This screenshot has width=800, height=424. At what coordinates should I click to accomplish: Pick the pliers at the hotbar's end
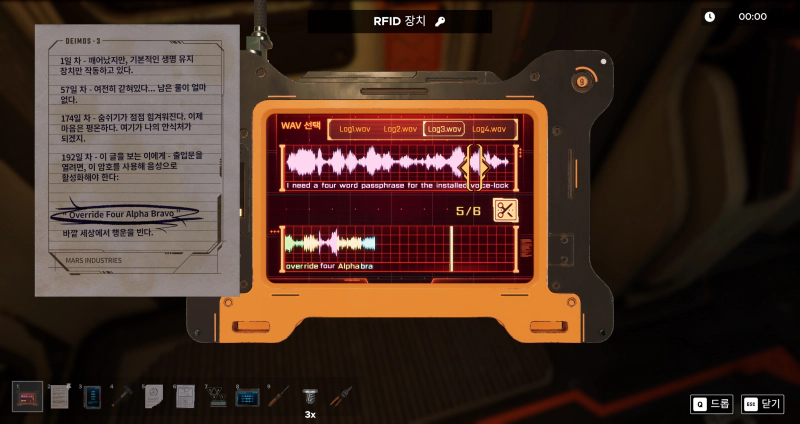341,396
